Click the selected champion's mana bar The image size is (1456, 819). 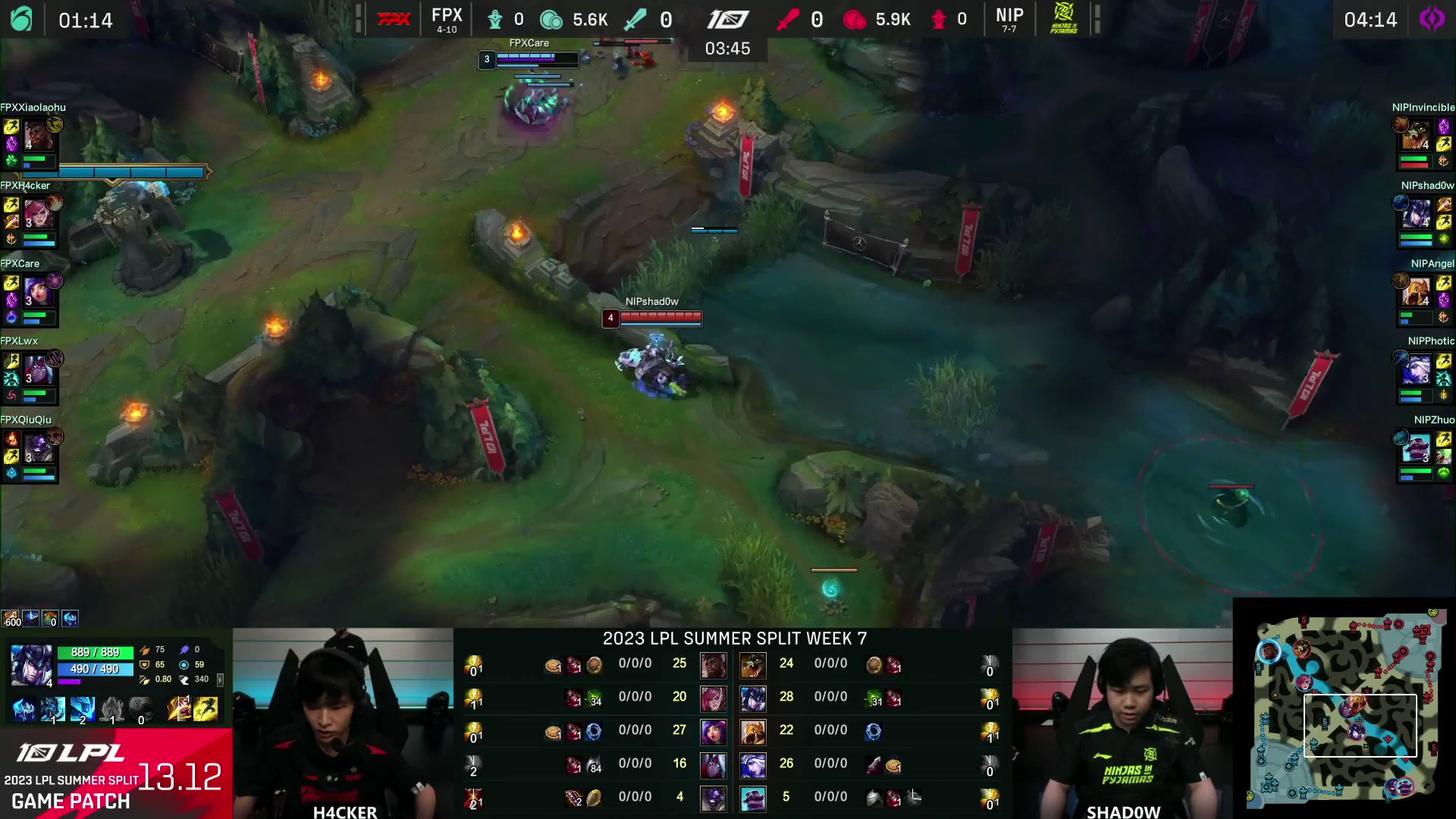(x=95, y=671)
